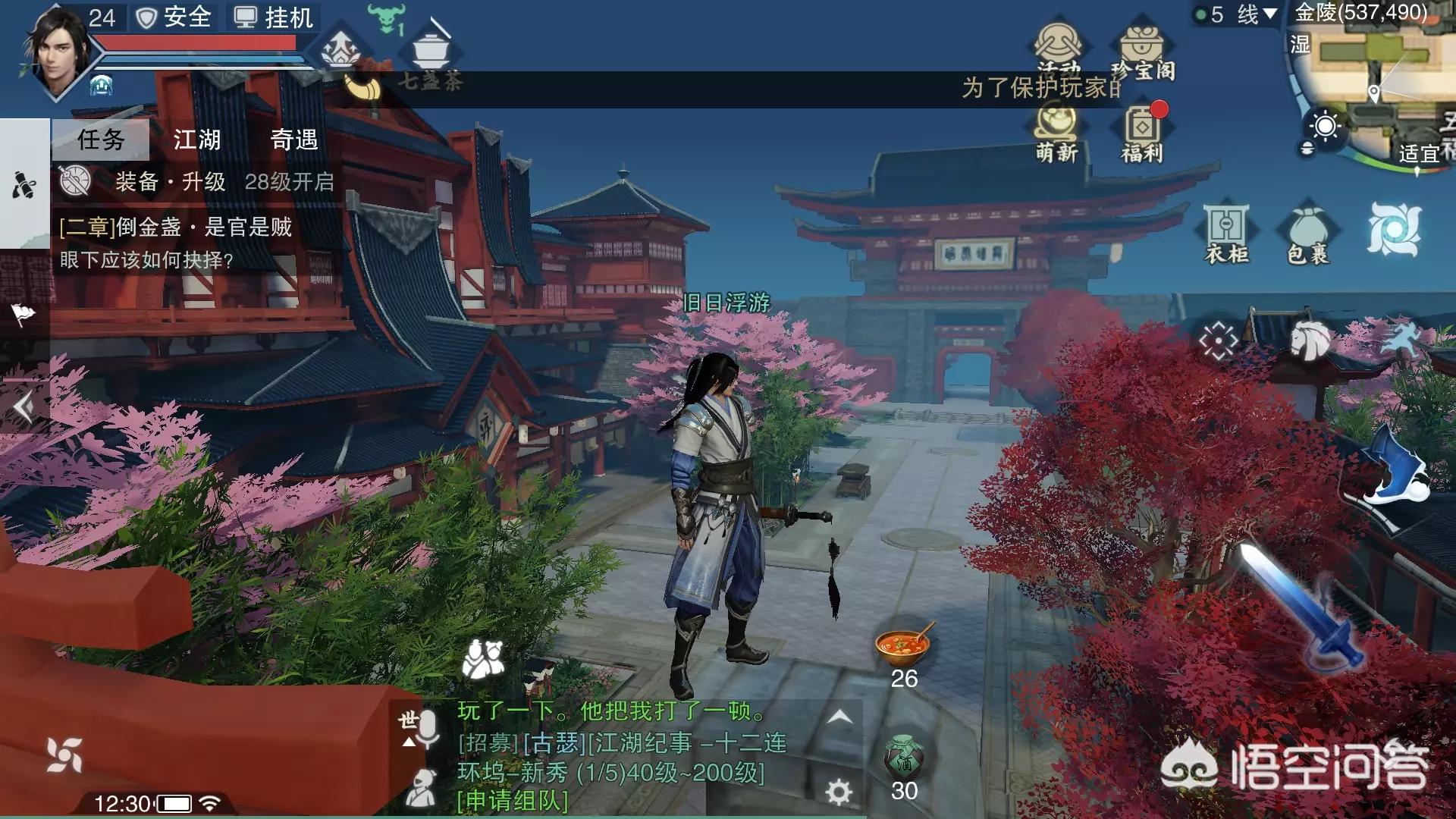Click 申请组队 to join the team

point(513,801)
